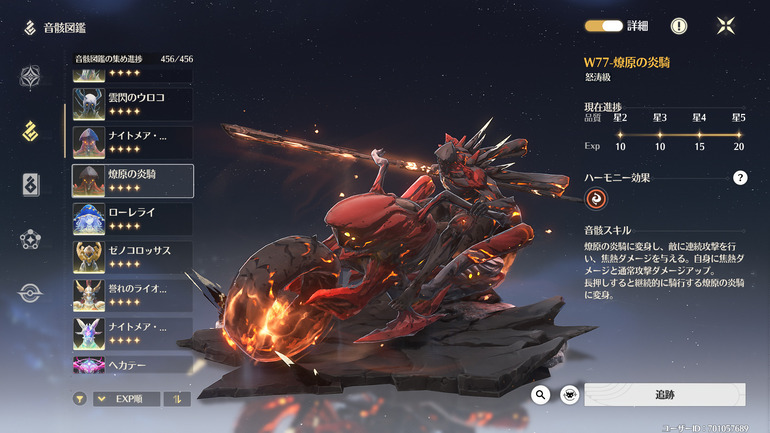Image resolution: width=770 pixels, height=433 pixels.
Task: Click the 追跡 track button
Action: tap(664, 395)
